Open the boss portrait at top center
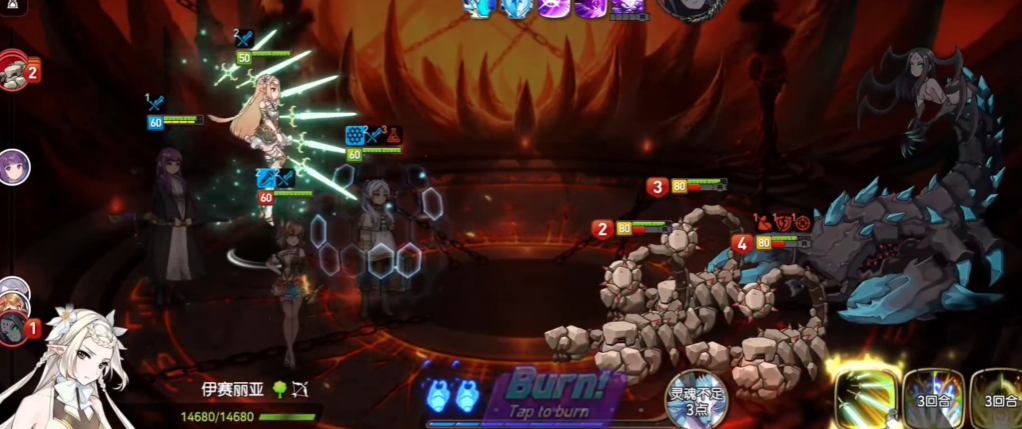Viewport: 1022px width, 429px height. (x=688, y=8)
